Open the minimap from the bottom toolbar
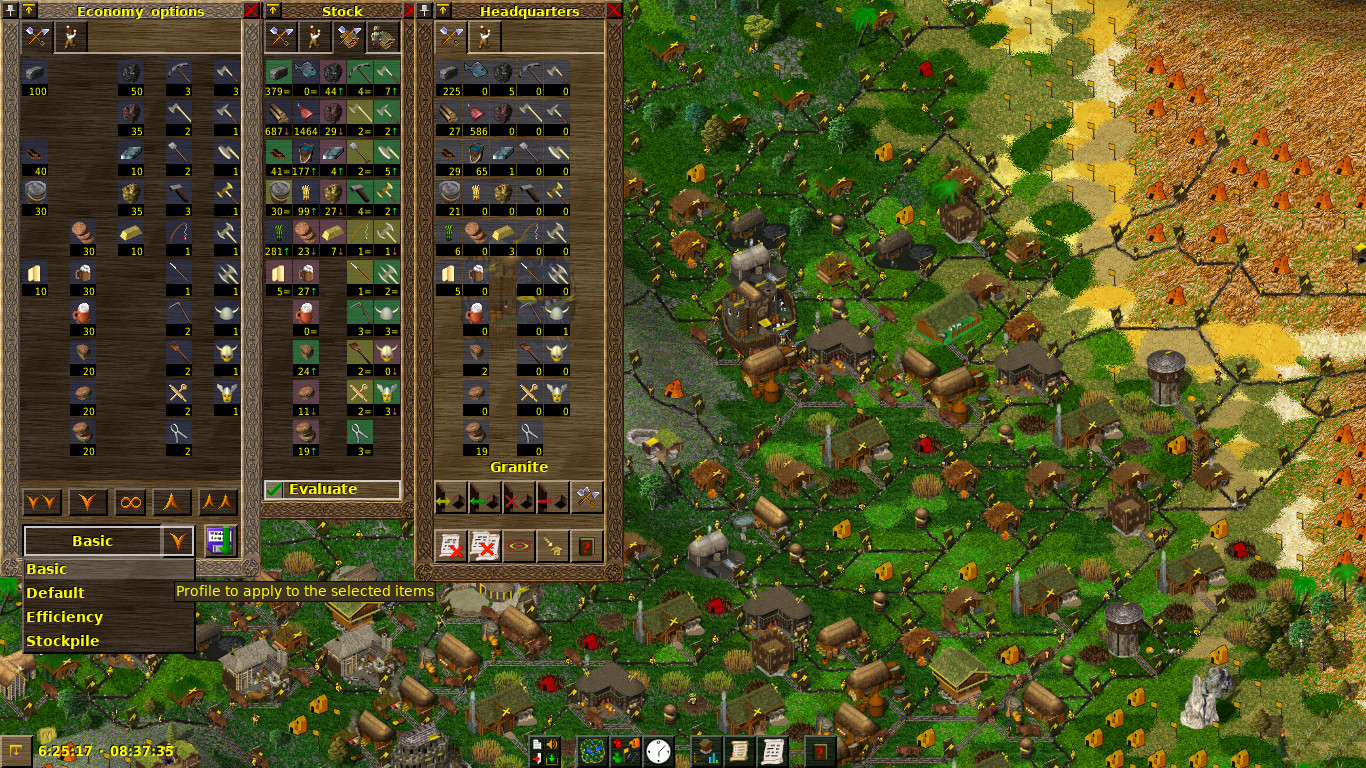This screenshot has height=768, width=1366. (x=594, y=750)
